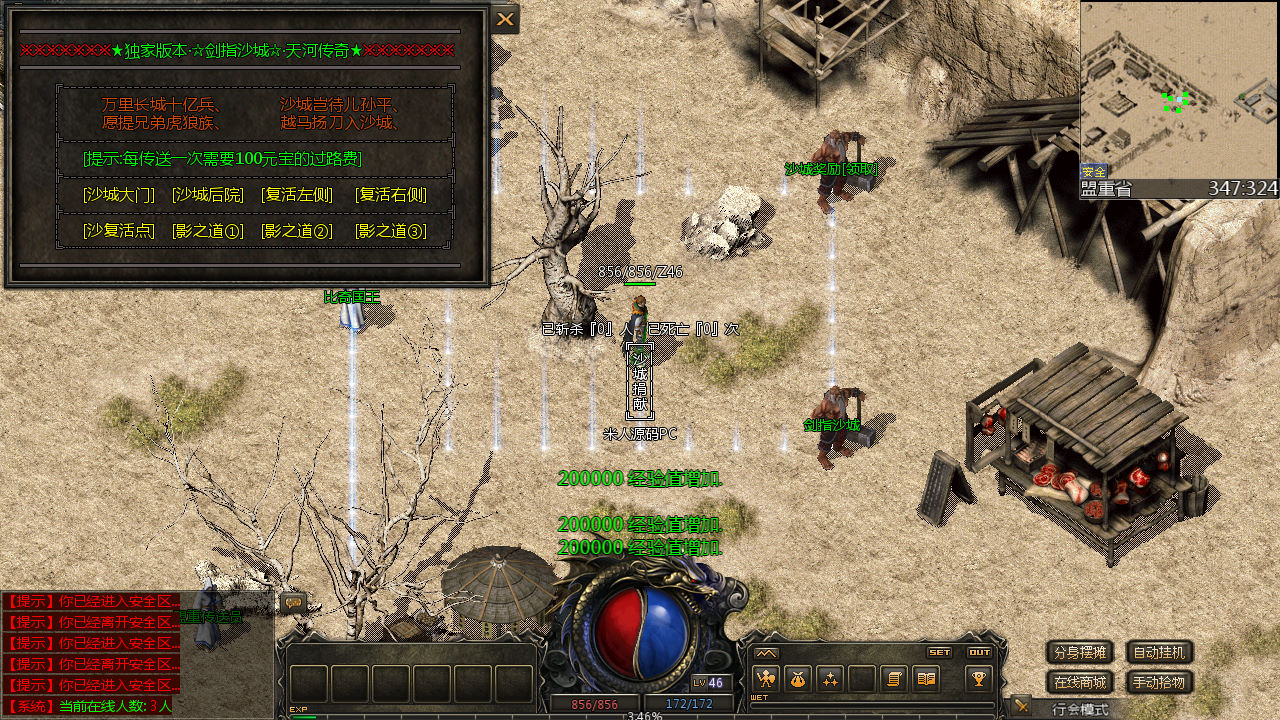The image size is (1280, 720).
Task: Click the 分身摆摊 button
Action: 1080,653
